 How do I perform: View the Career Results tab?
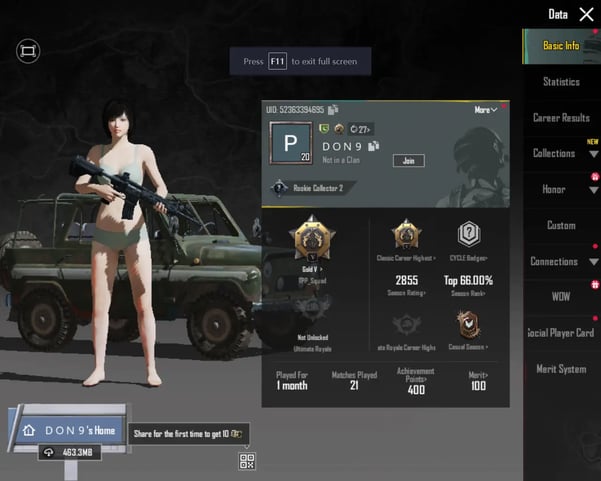point(561,118)
